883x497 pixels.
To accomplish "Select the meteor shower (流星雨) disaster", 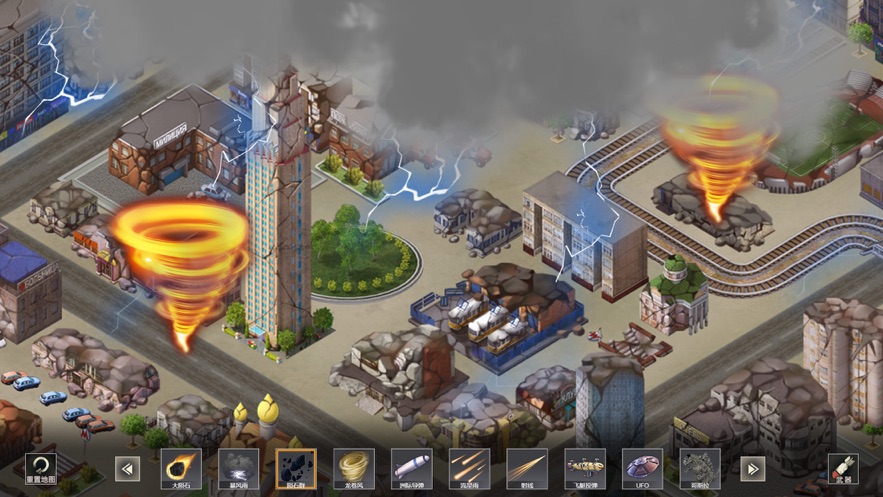I will pyautogui.click(x=469, y=467).
